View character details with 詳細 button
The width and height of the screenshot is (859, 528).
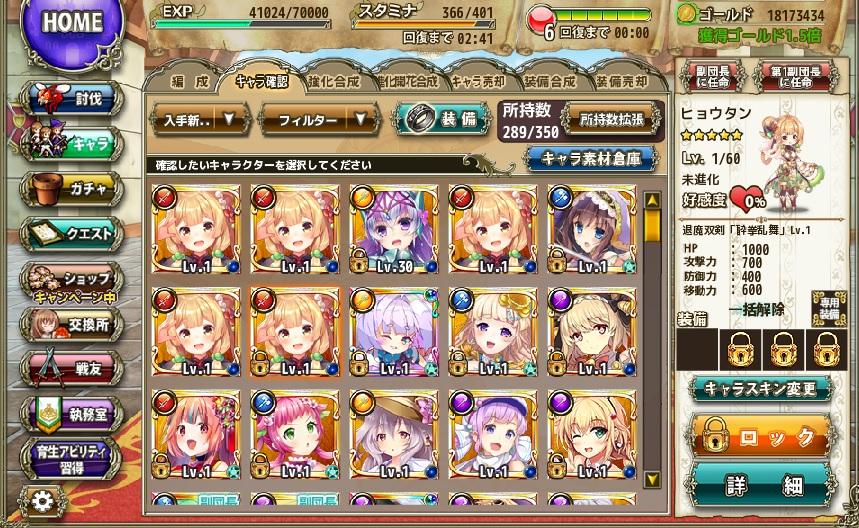[x=763, y=486]
